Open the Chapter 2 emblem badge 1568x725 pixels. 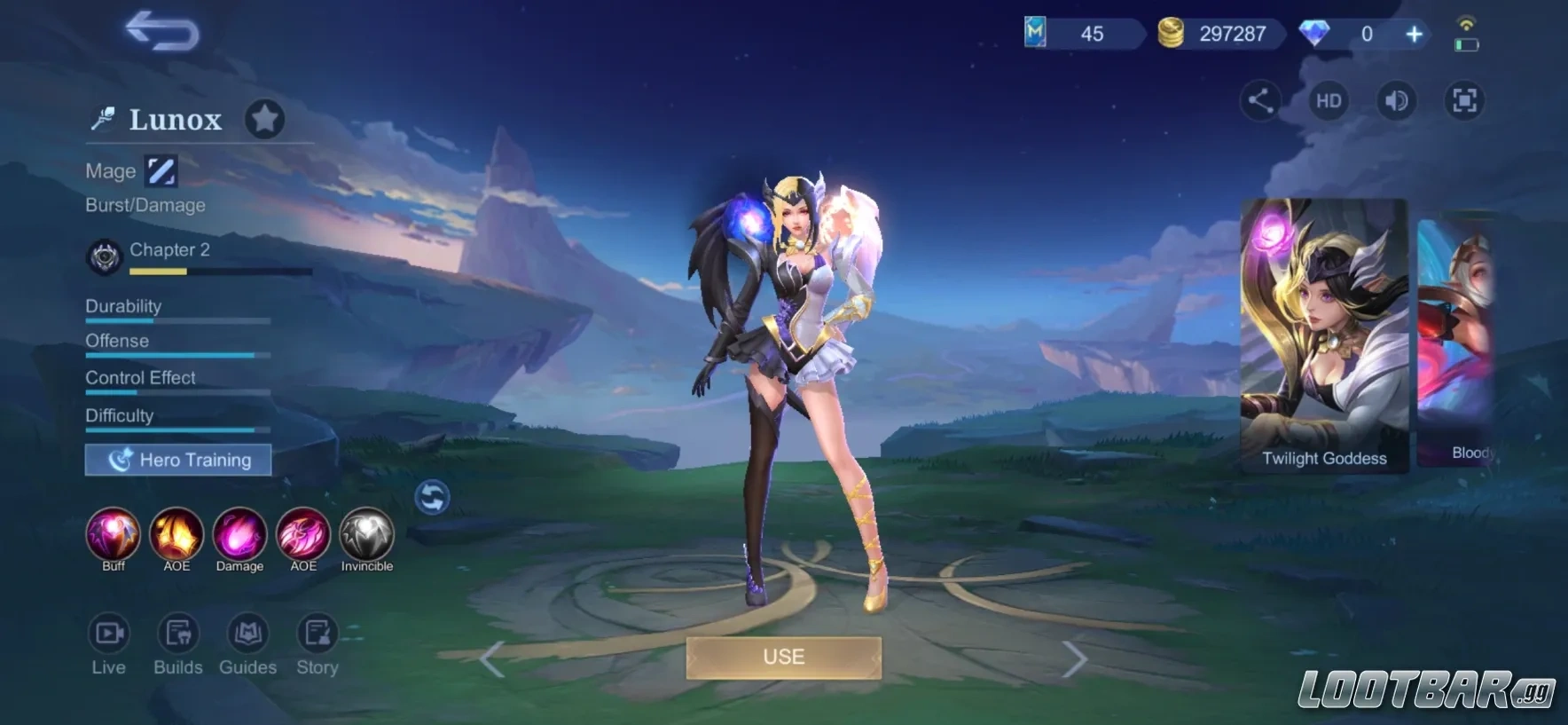click(x=104, y=255)
